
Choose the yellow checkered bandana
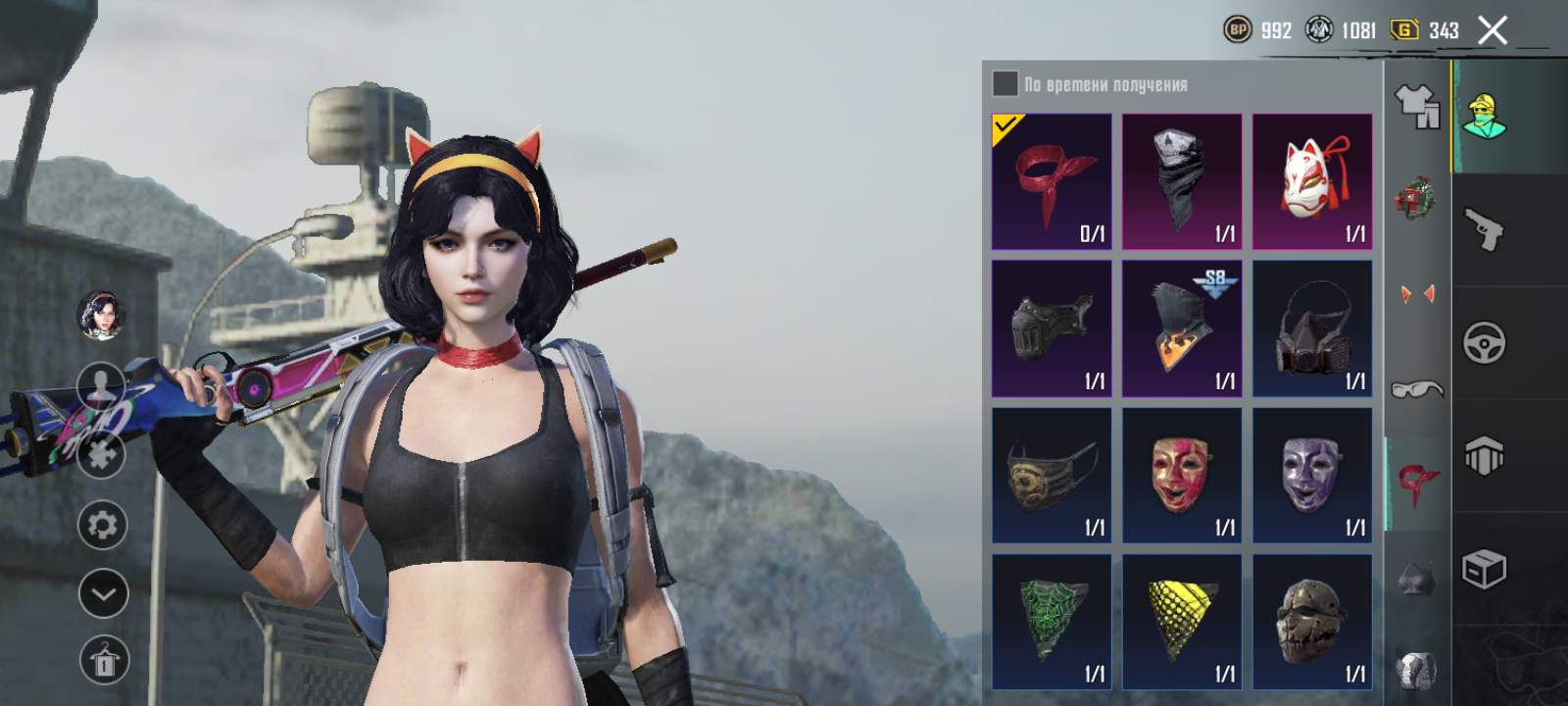(x=1182, y=622)
